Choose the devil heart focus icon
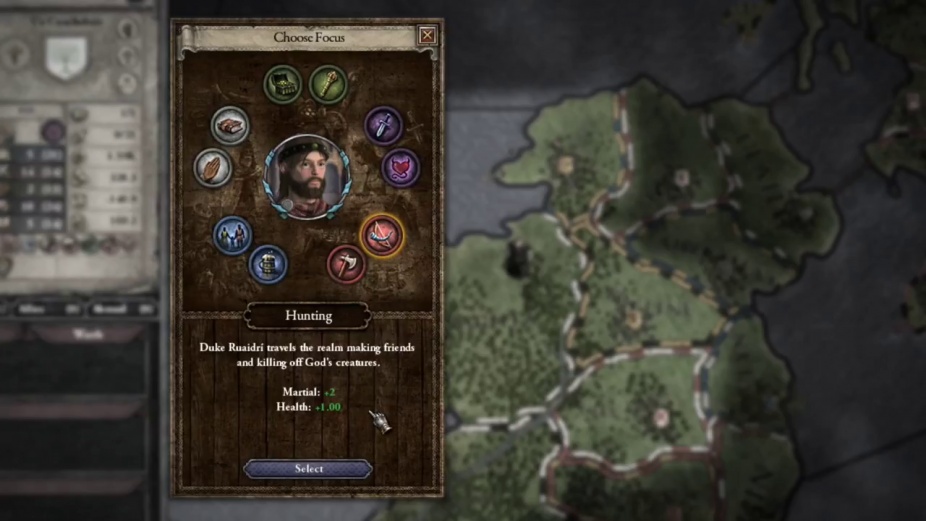926x521 pixels. [x=400, y=167]
